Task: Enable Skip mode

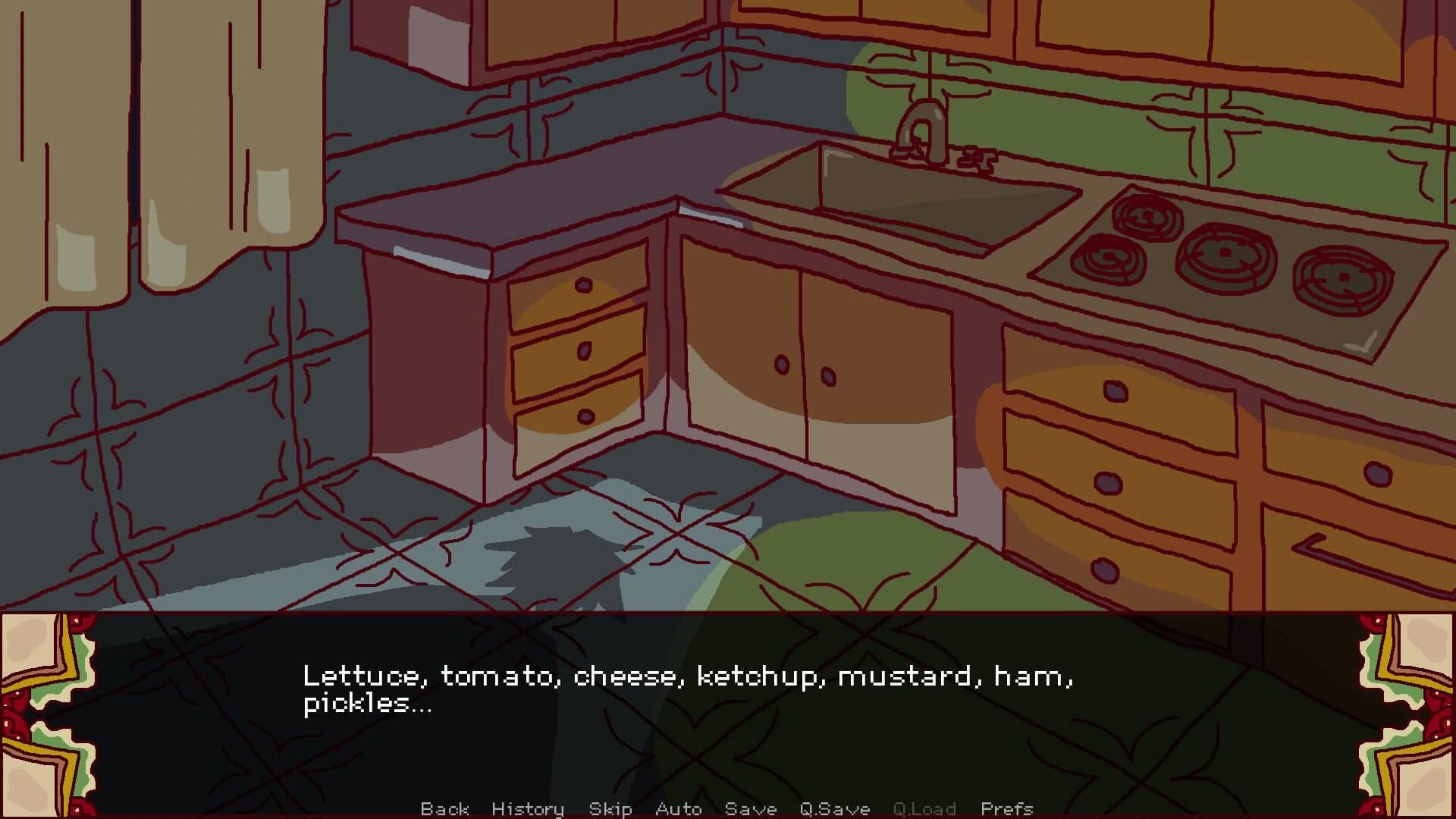Action: click(x=611, y=808)
